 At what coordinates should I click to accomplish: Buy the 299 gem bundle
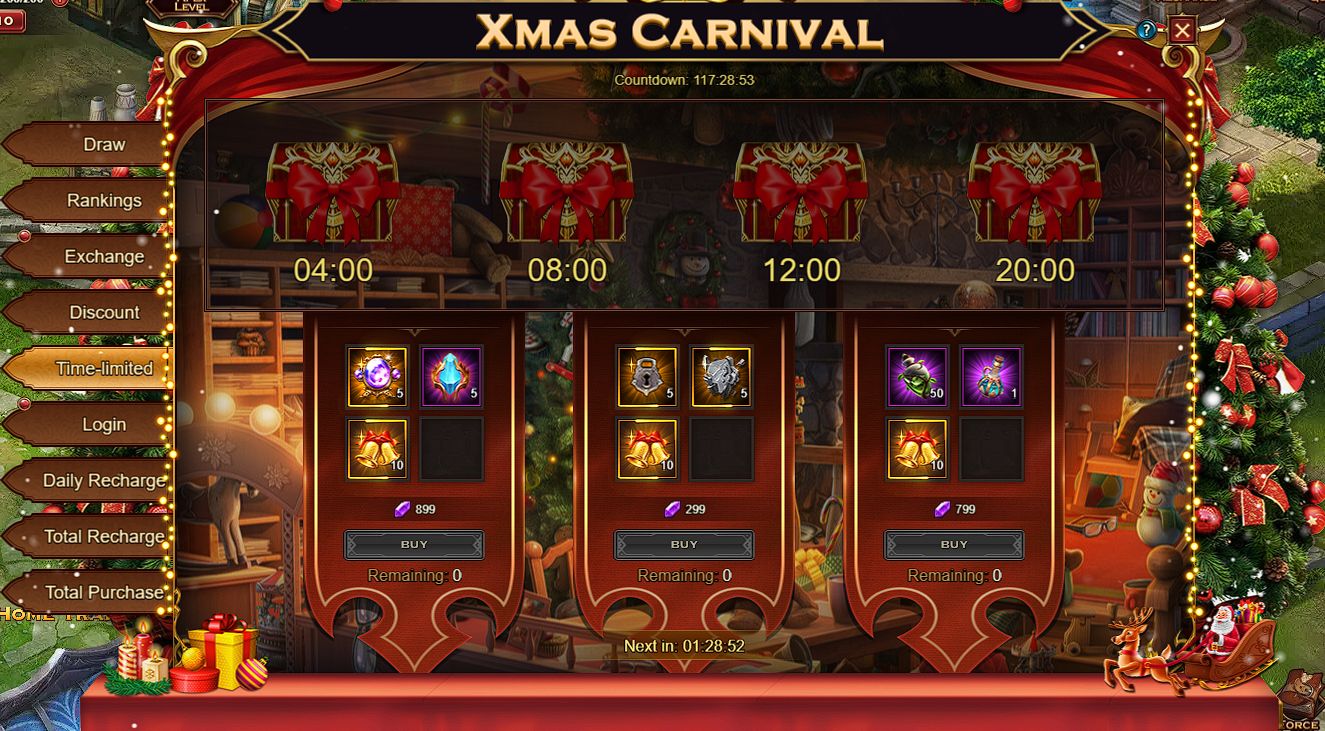(x=684, y=545)
